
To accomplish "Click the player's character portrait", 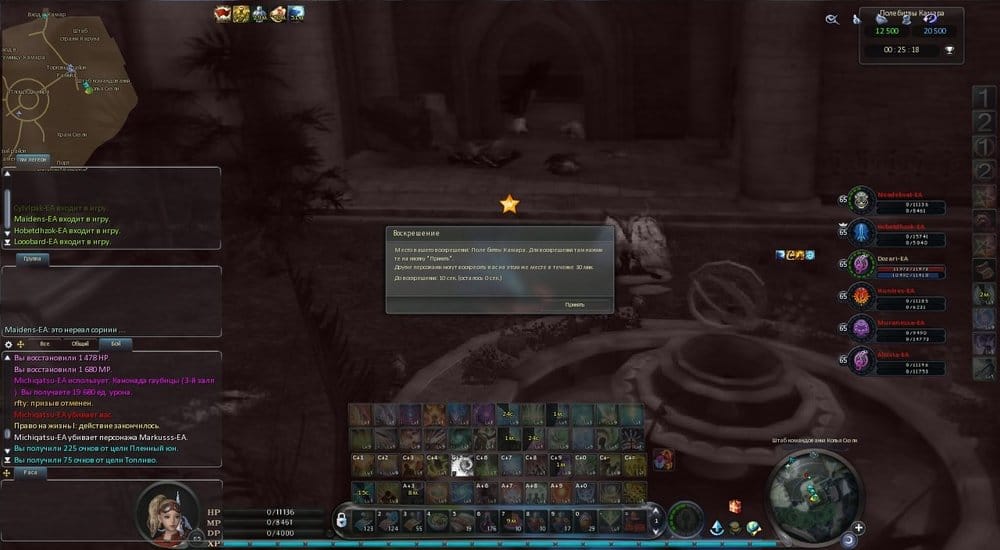I will [166, 508].
